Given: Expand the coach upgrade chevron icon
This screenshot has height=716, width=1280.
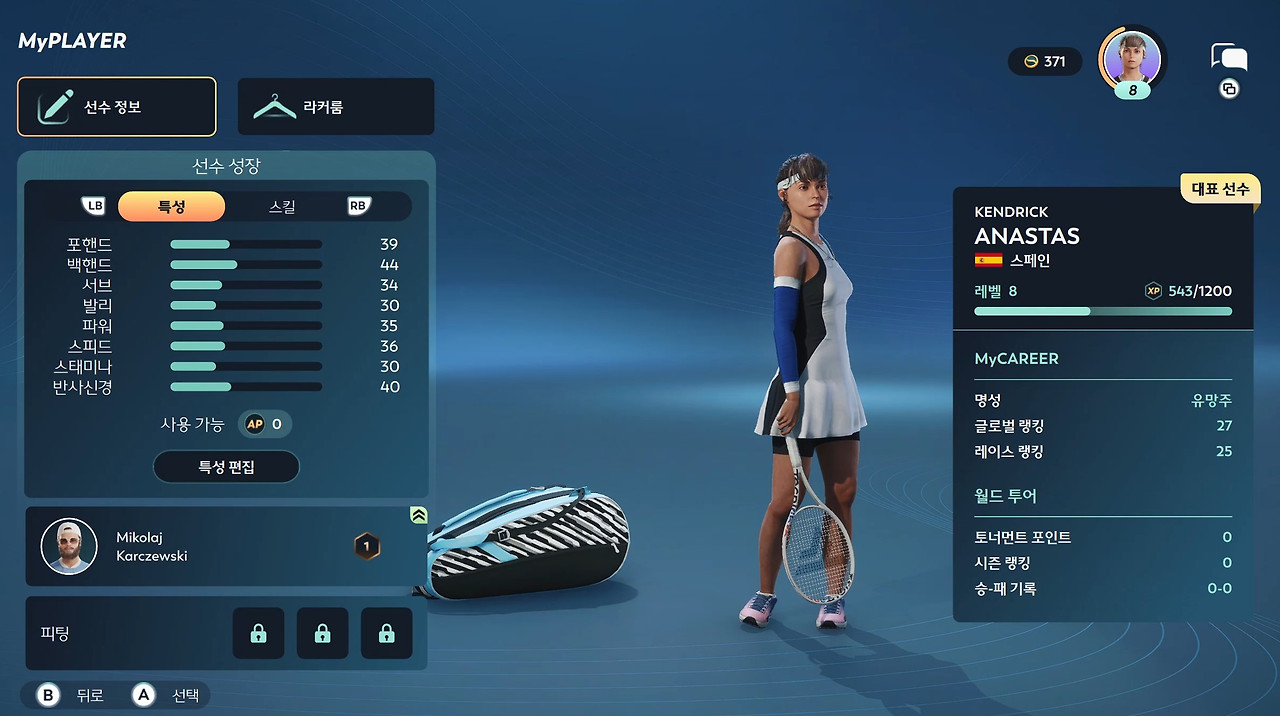Looking at the screenshot, I should point(419,515).
